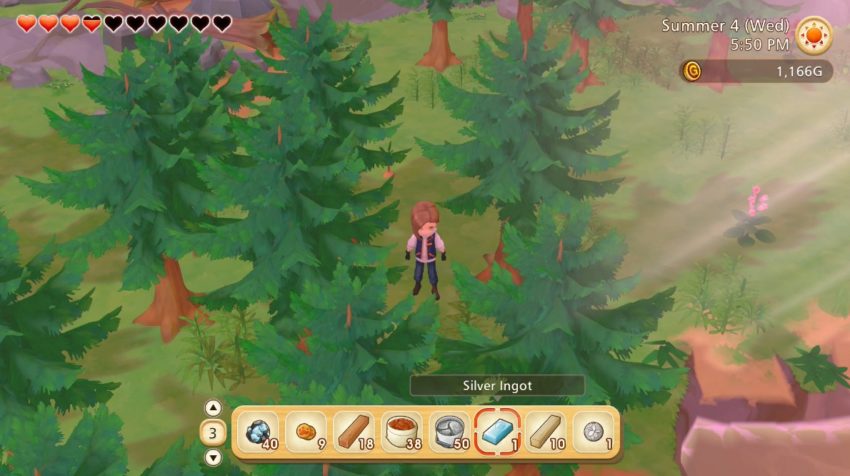850x476 pixels.
Task: Click the hotbar page up arrow
Action: point(213,408)
